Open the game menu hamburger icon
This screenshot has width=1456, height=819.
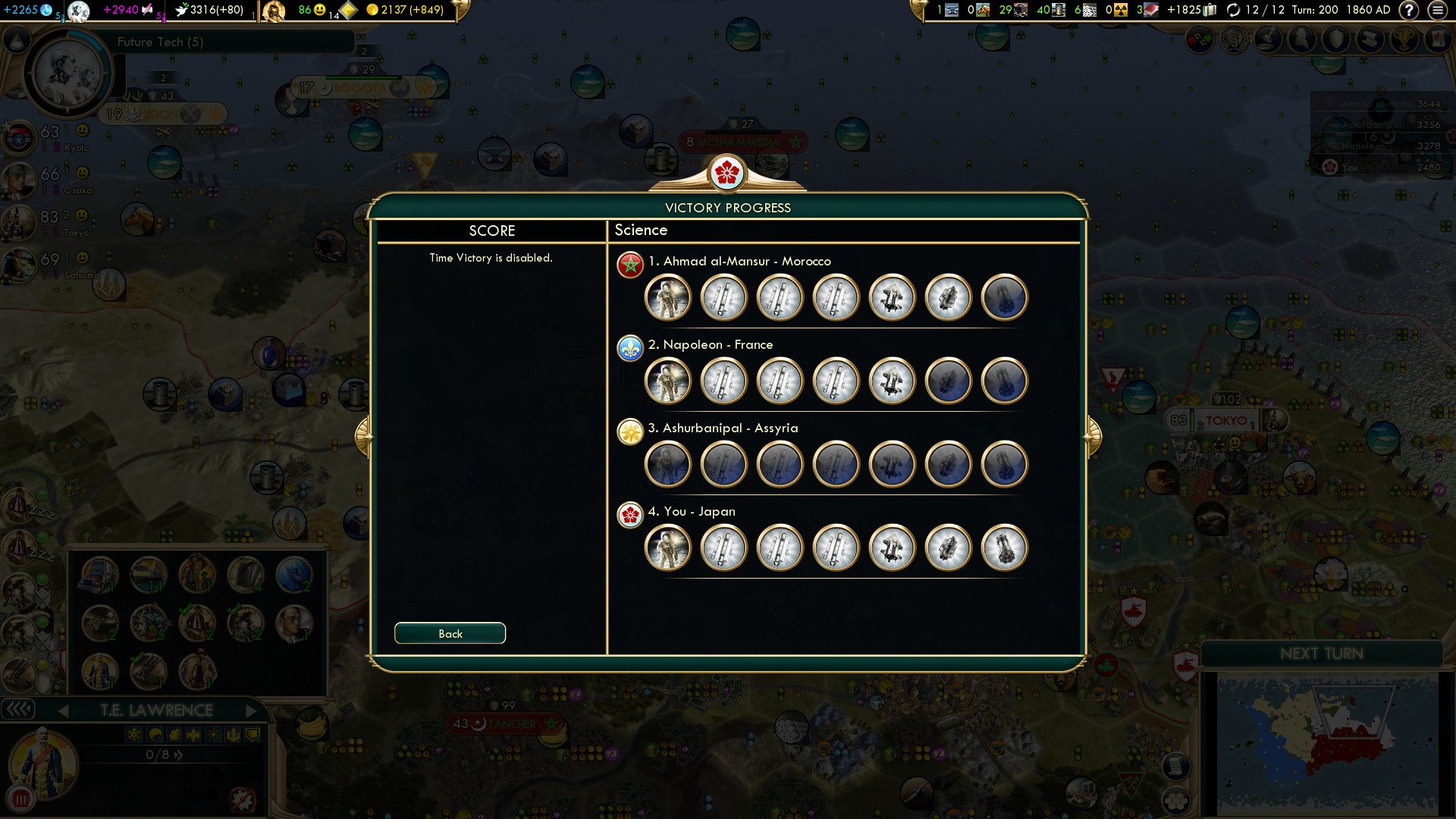[1439, 11]
